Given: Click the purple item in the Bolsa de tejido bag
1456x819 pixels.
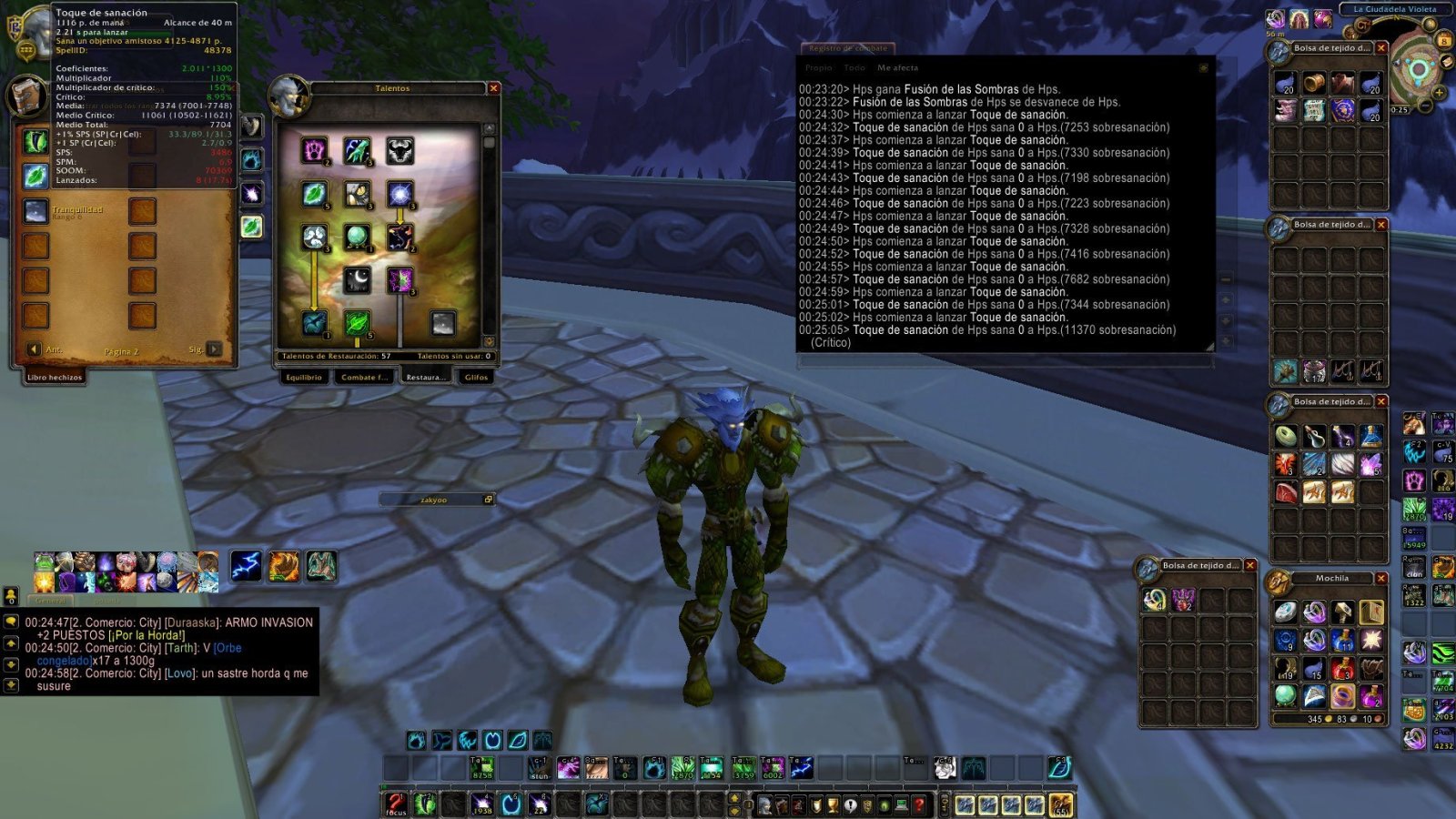Looking at the screenshot, I should 1183,599.
